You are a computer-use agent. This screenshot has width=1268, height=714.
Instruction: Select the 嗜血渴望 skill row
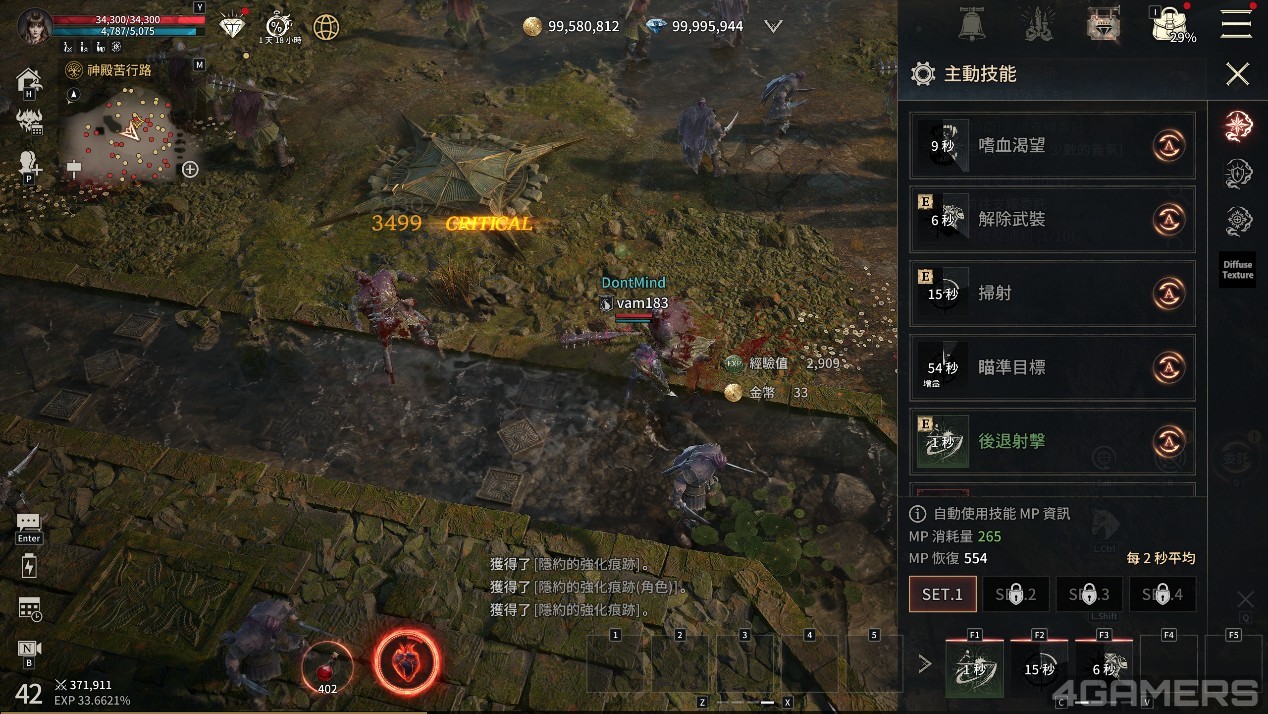tap(1051, 146)
